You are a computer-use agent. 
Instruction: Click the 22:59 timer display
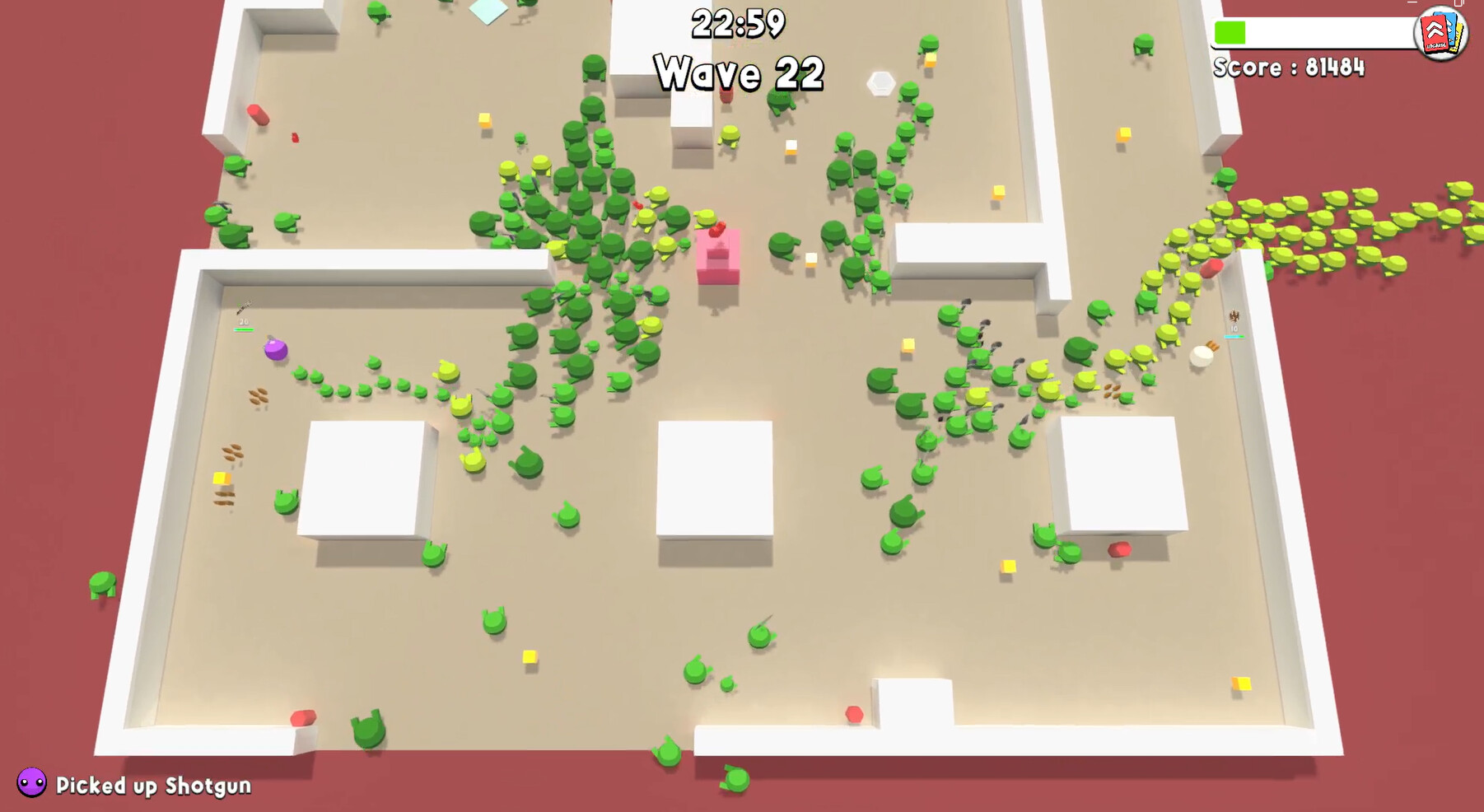click(x=740, y=23)
